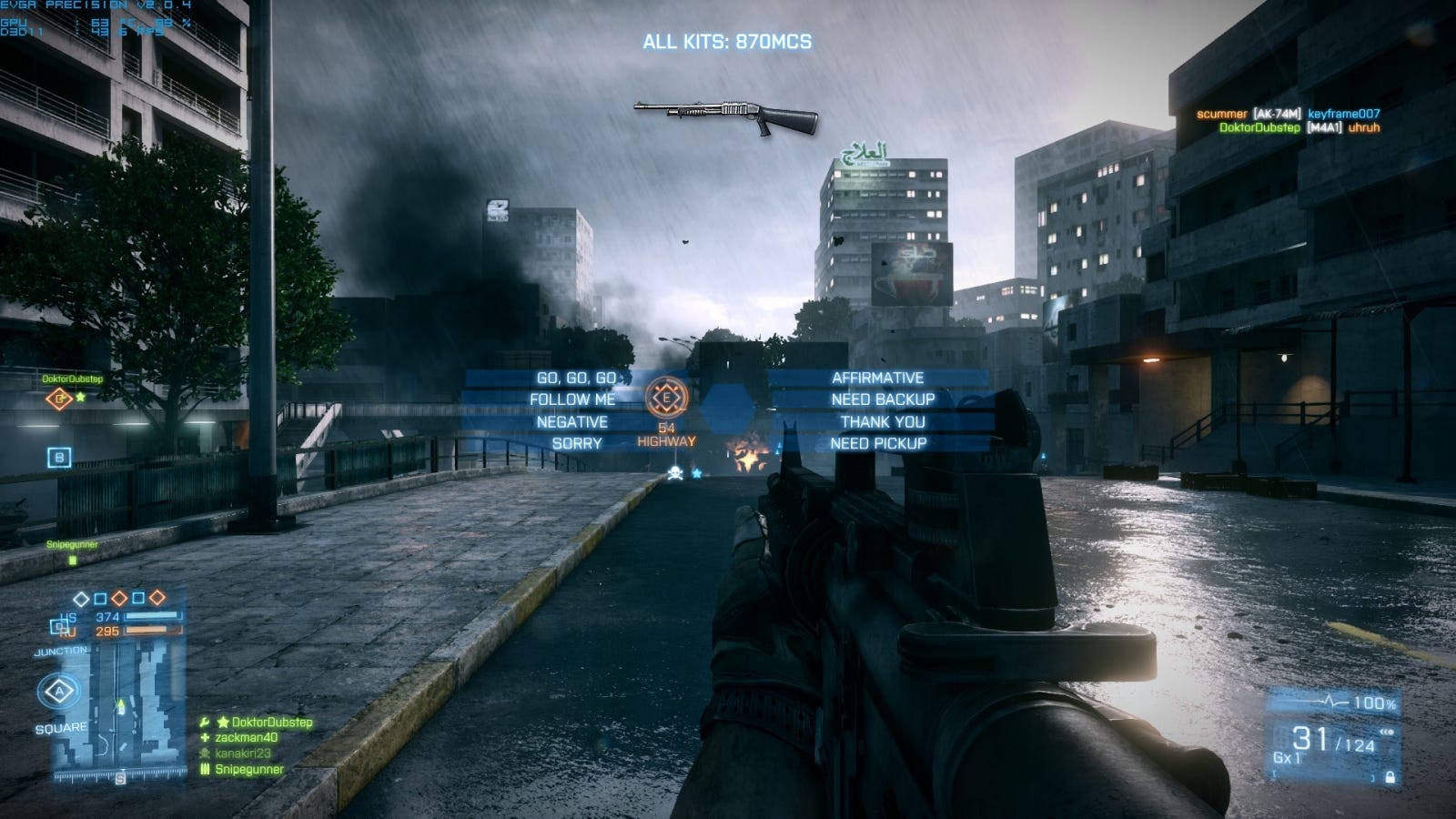The height and width of the screenshot is (819, 1456).
Task: Select the SORRY message
Action: click(x=577, y=443)
